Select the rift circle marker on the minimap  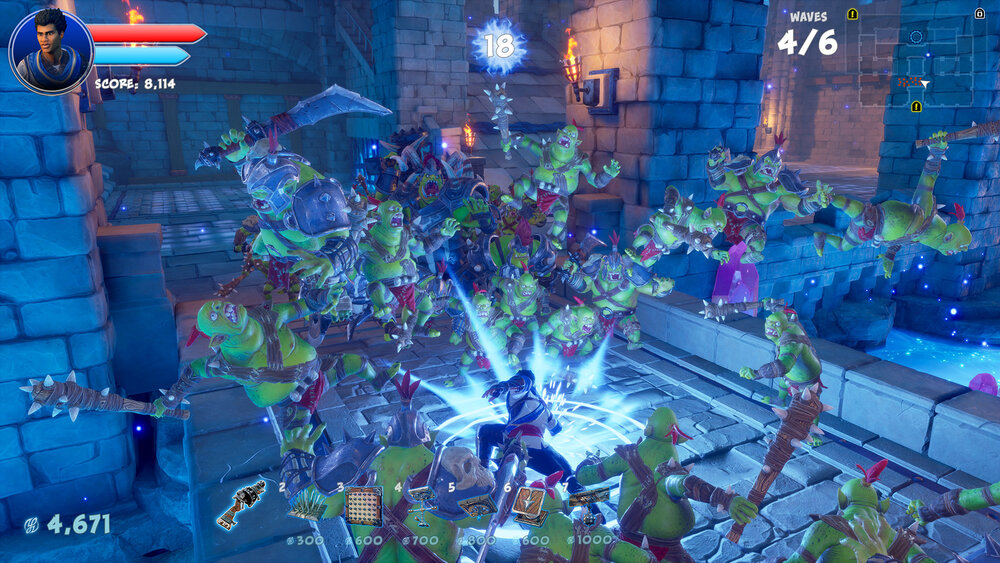point(916,37)
